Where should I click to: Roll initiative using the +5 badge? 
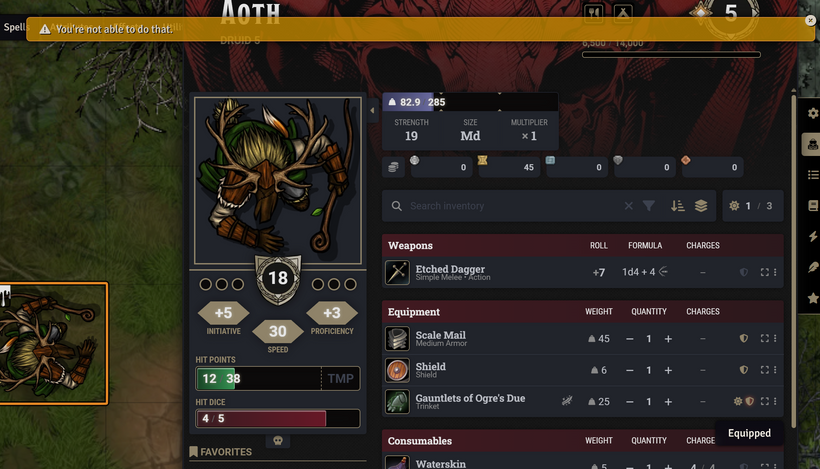pos(223,313)
